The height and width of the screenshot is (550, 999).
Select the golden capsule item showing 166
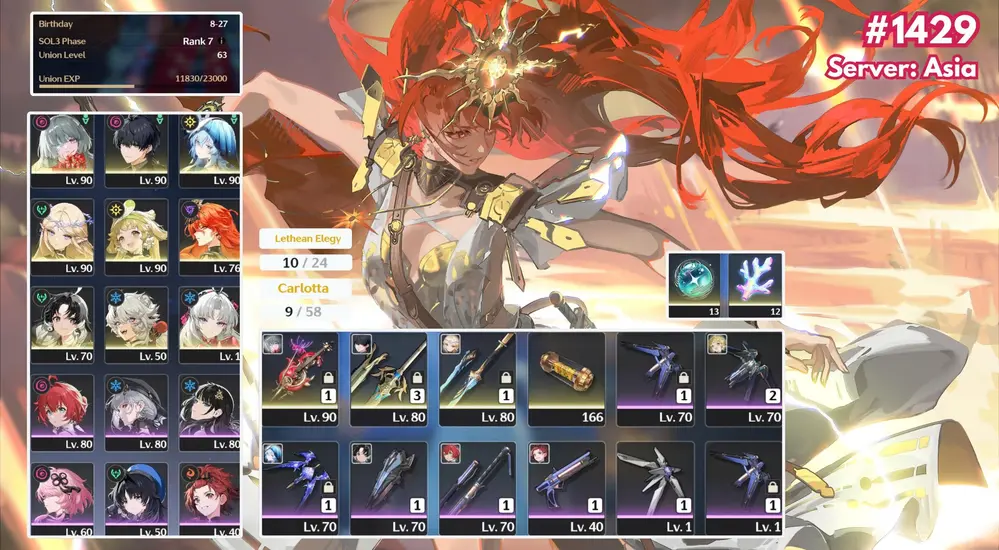567,377
